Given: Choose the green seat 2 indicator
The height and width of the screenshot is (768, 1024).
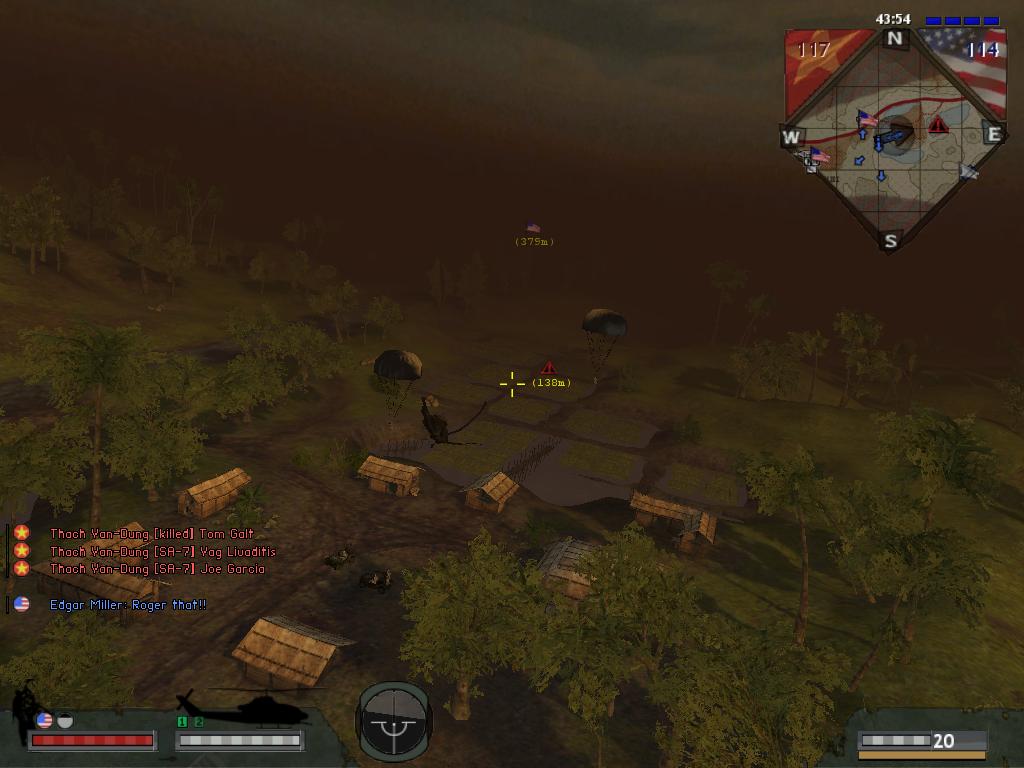Looking at the screenshot, I should click(198, 722).
